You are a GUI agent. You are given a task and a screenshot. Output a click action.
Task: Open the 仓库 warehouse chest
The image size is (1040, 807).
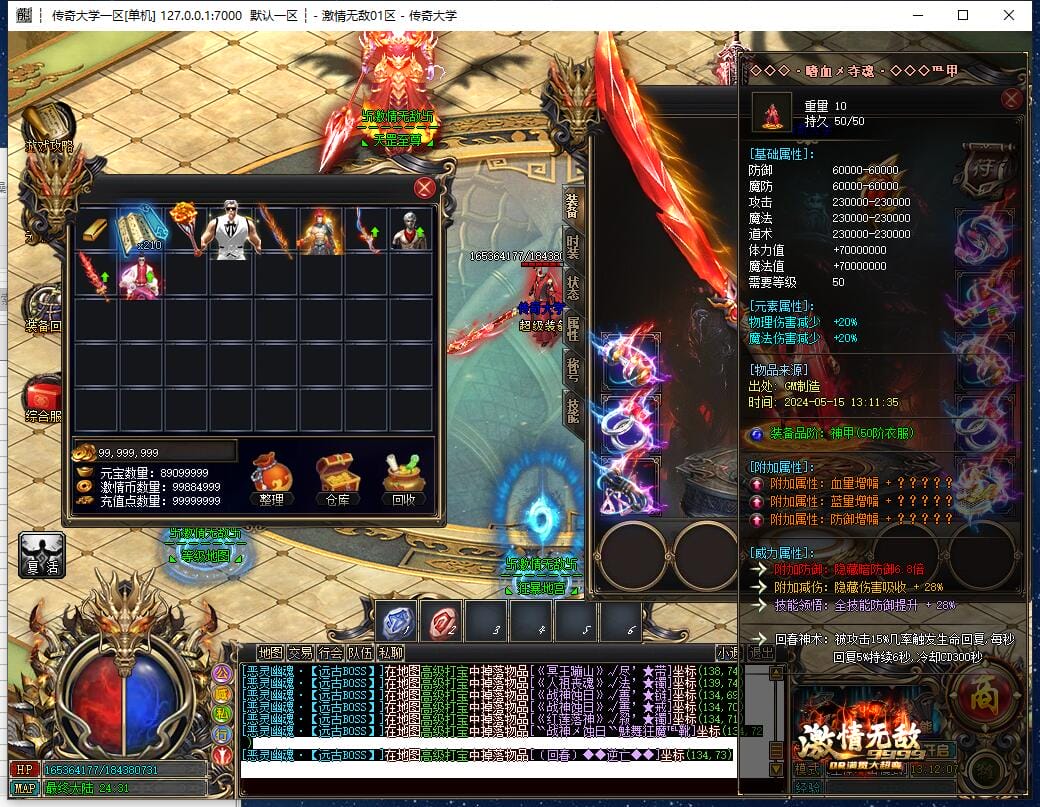point(338,480)
